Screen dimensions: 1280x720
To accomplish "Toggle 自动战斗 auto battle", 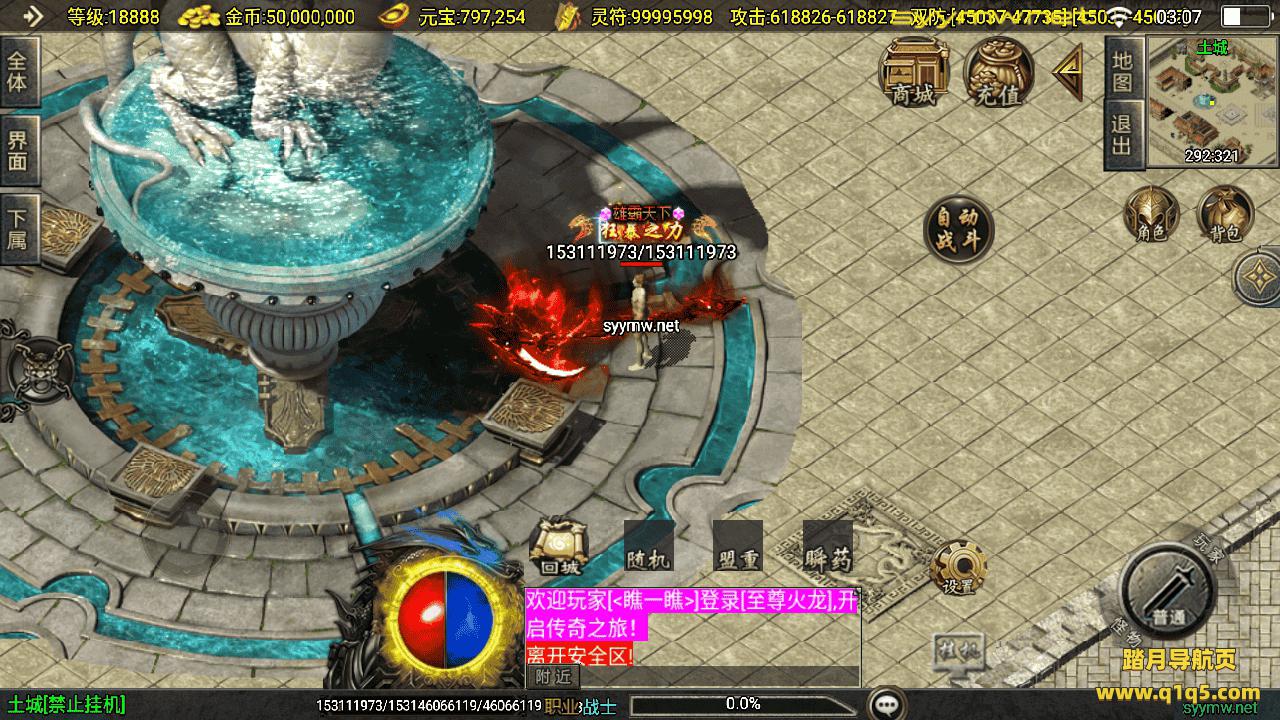I will [x=958, y=230].
